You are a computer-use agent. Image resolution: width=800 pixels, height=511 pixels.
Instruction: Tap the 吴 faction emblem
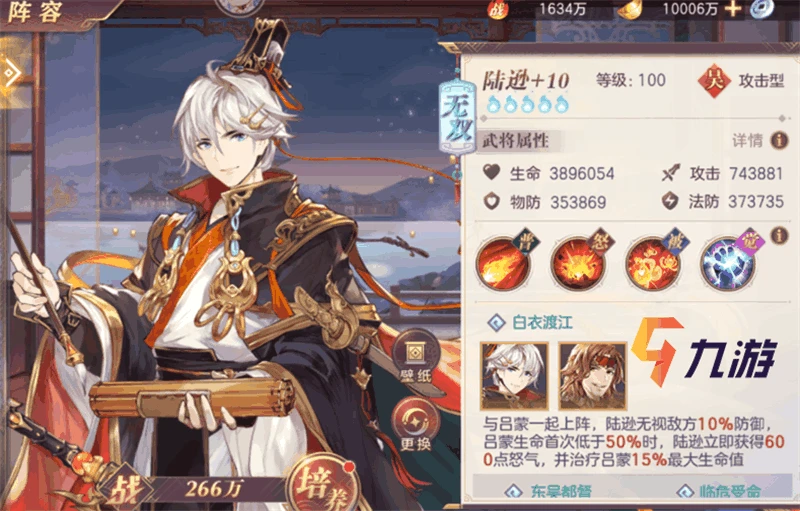click(714, 76)
